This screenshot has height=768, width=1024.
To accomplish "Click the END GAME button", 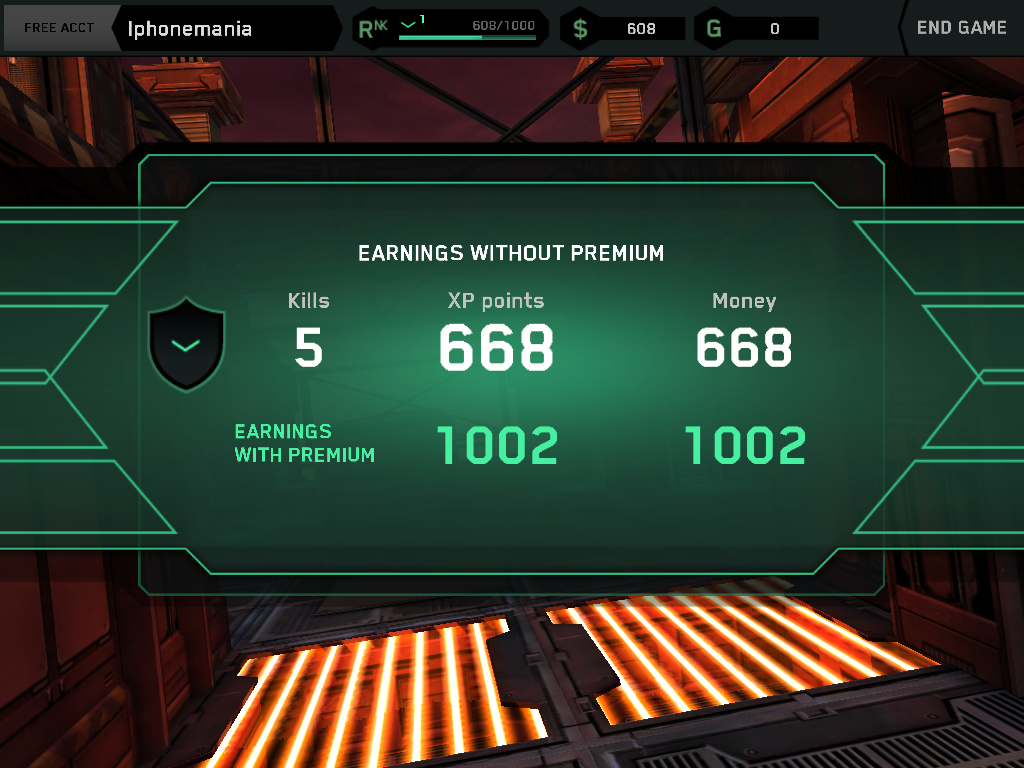I will [960, 28].
